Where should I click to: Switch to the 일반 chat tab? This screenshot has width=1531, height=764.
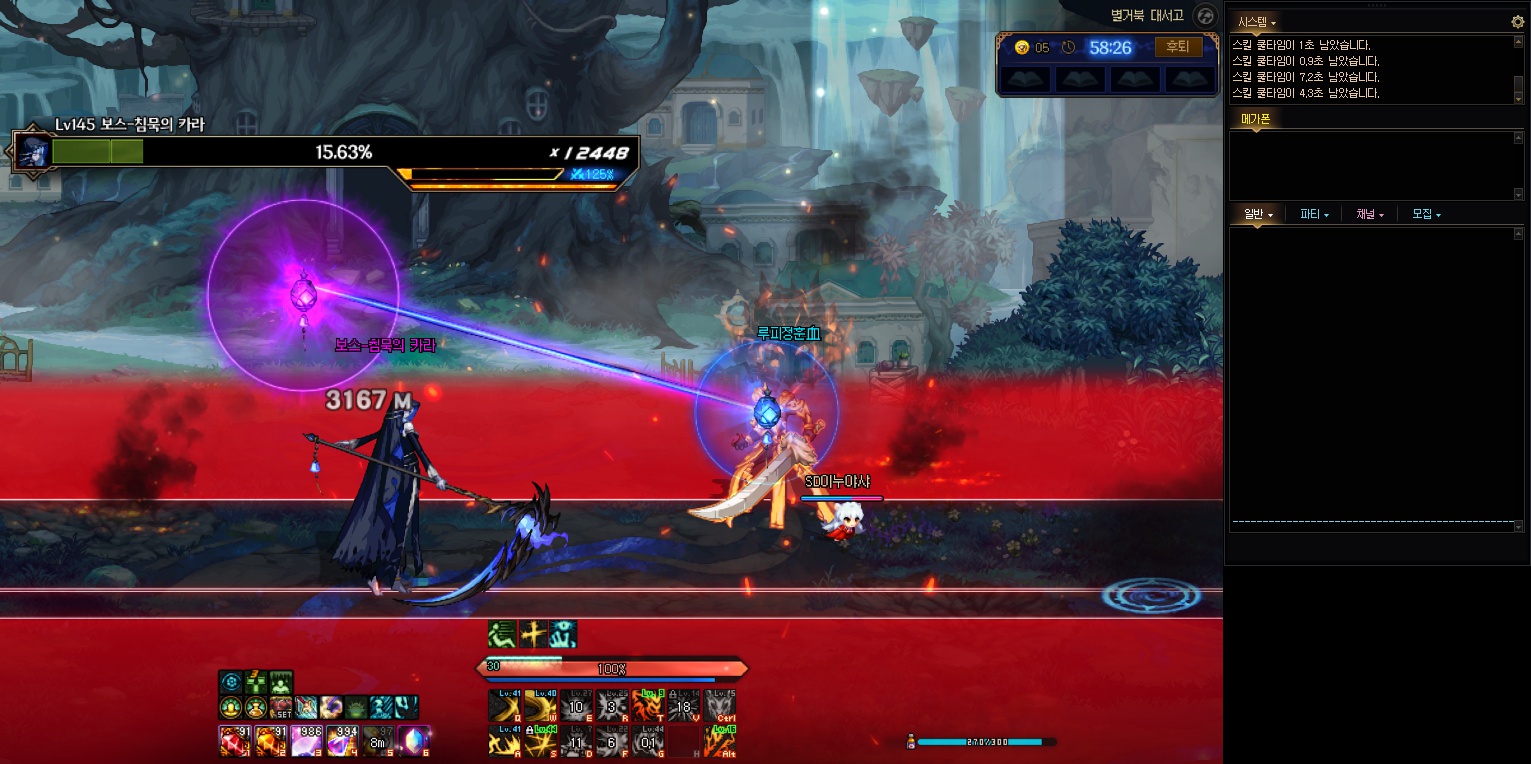pos(1257,214)
